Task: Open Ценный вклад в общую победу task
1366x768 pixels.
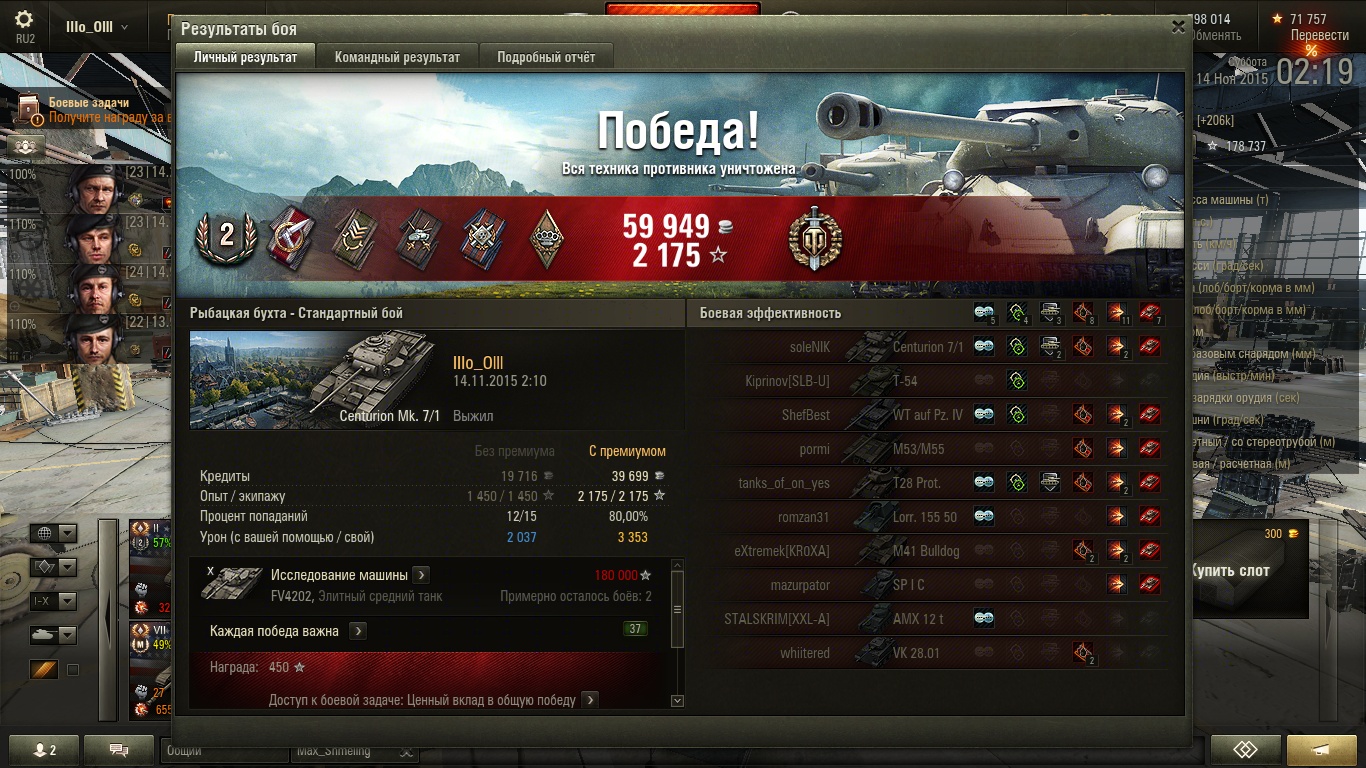Action: [590, 700]
